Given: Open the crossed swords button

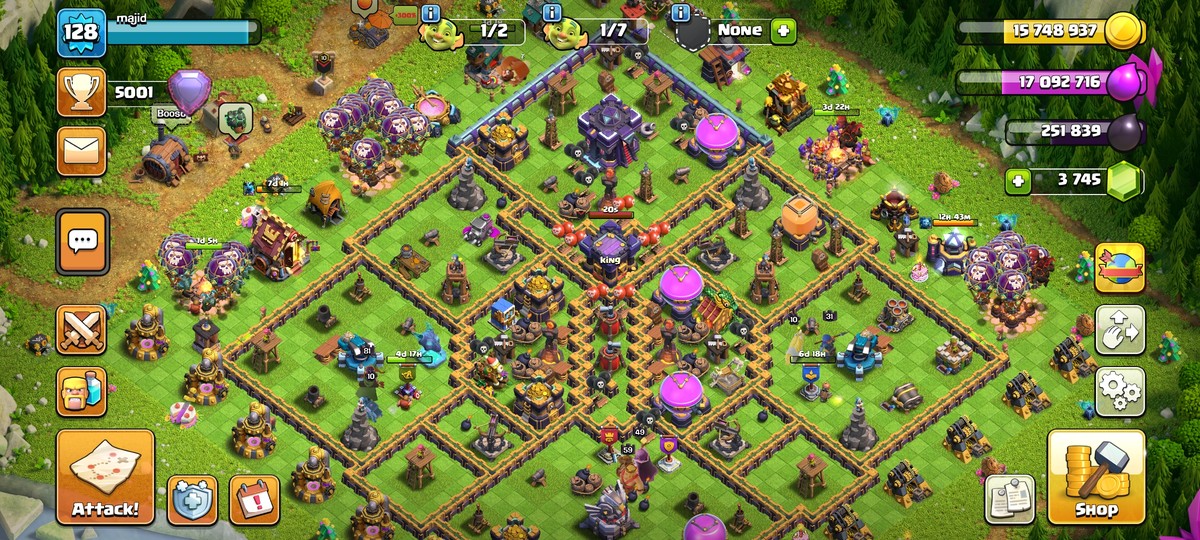Looking at the screenshot, I should coord(81,330).
